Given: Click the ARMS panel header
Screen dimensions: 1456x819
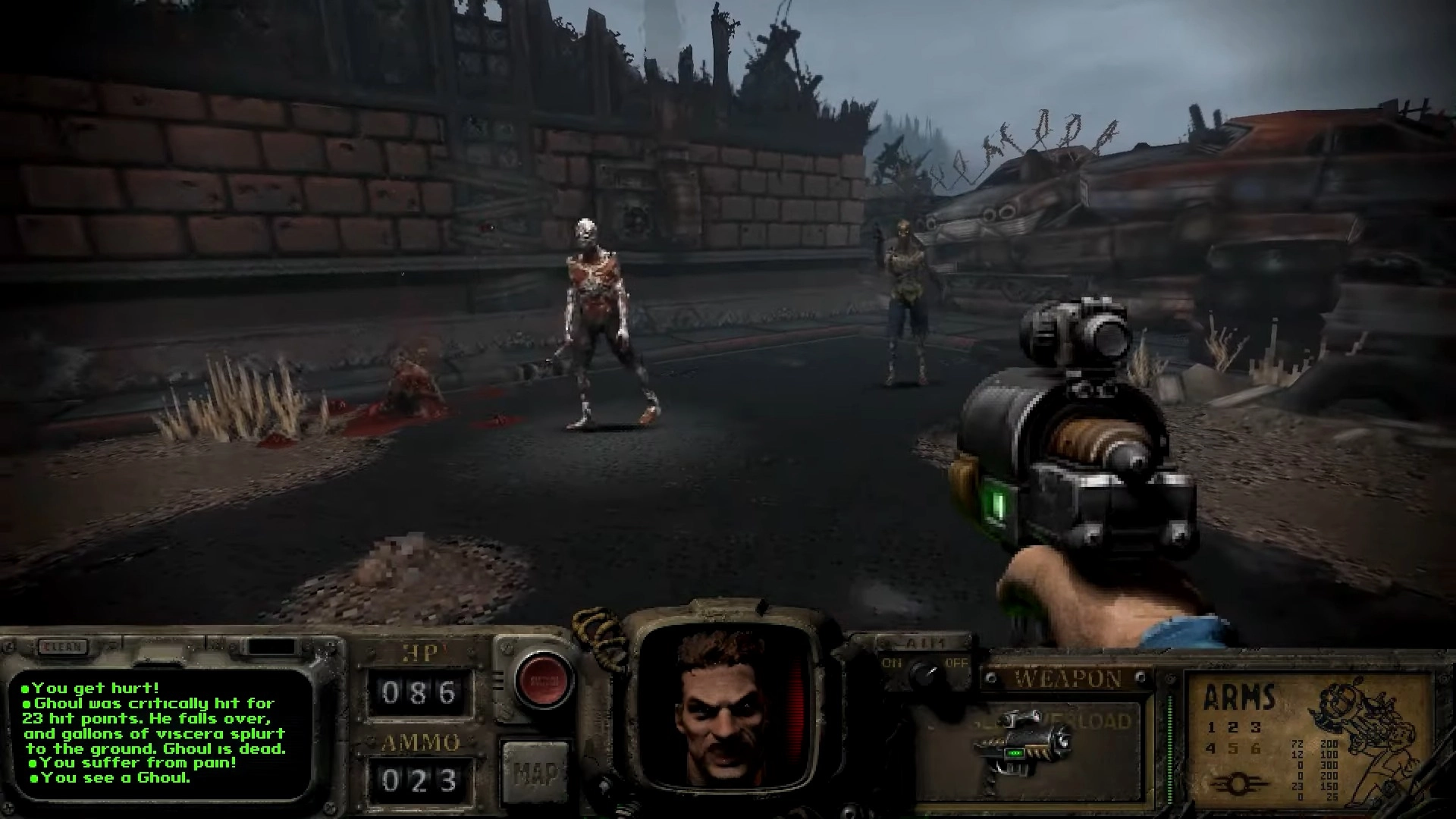Looking at the screenshot, I should coord(1239,698).
